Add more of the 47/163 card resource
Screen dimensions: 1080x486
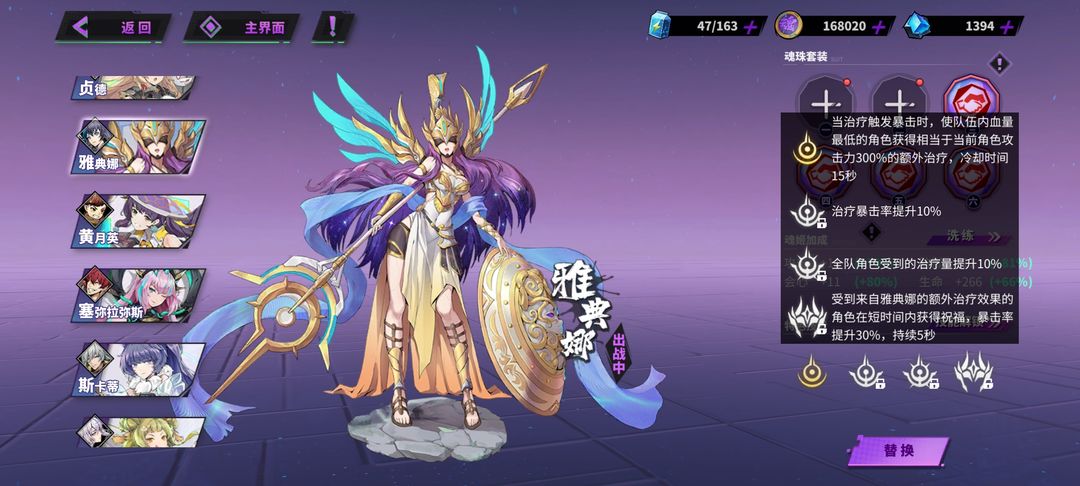(751, 27)
